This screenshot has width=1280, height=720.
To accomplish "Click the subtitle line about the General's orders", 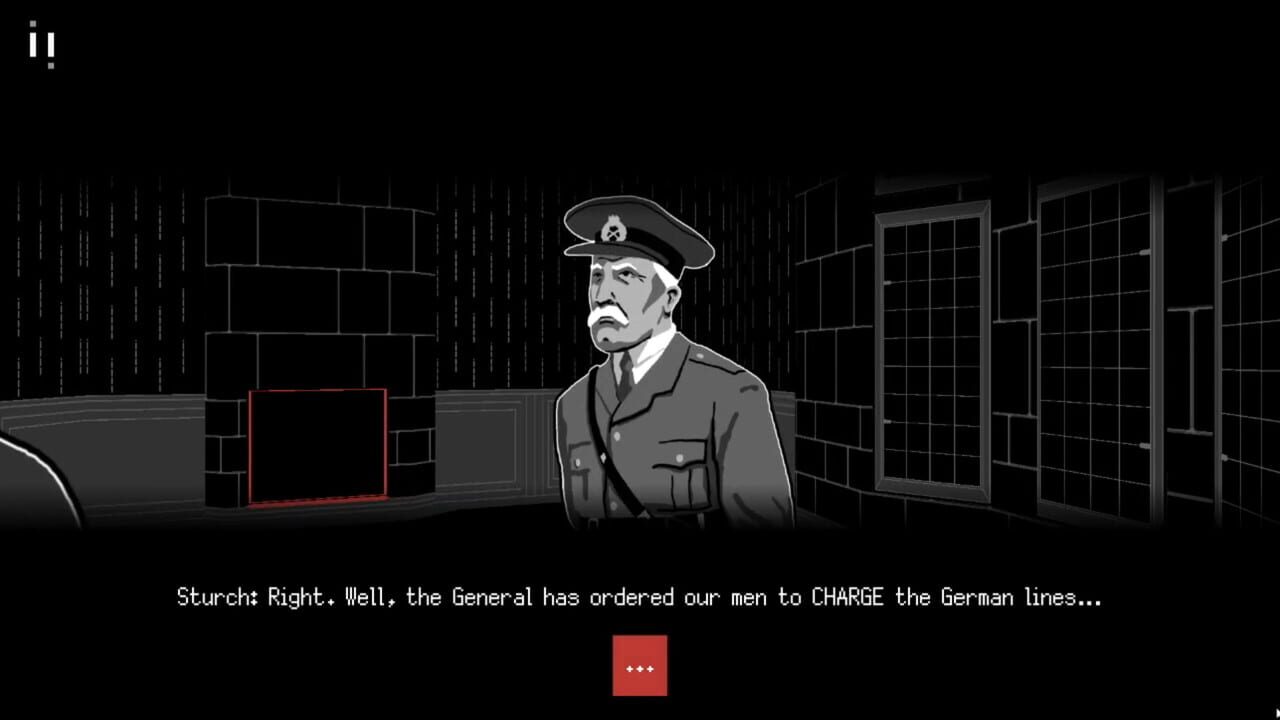I will click(x=640, y=597).
